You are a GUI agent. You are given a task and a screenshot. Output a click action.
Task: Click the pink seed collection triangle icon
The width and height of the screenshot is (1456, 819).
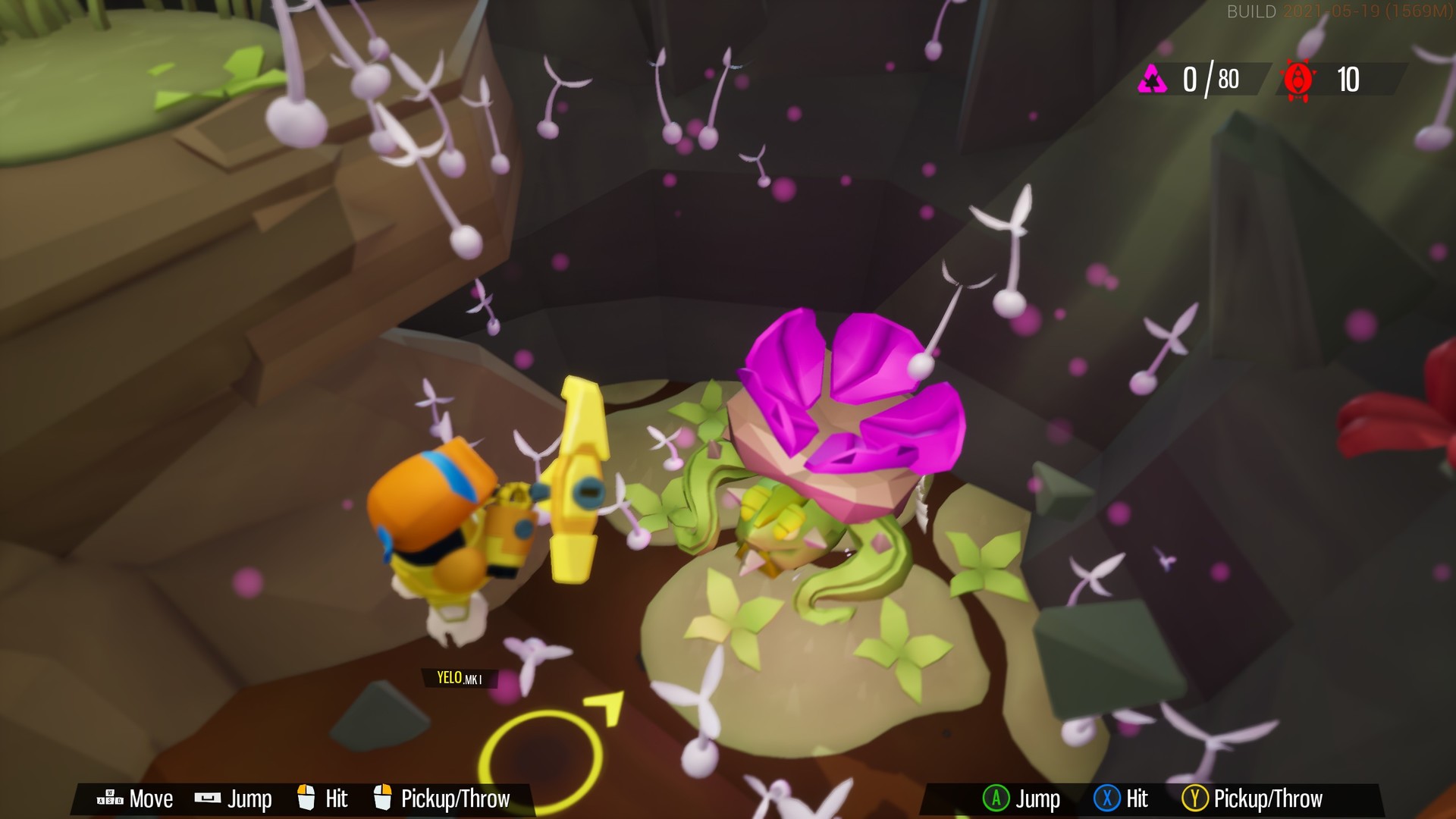(1153, 77)
